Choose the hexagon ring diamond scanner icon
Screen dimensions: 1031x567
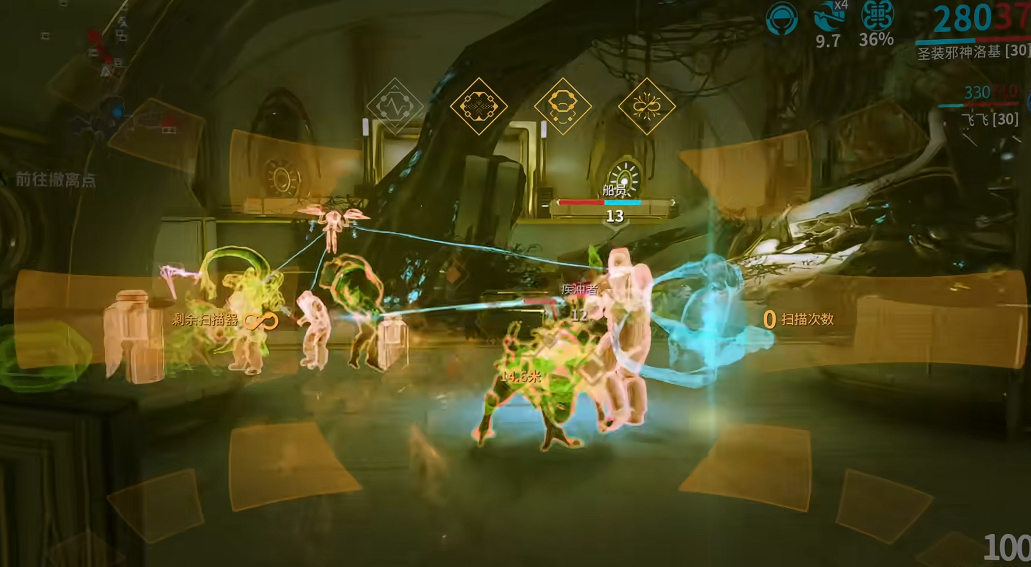562,106
